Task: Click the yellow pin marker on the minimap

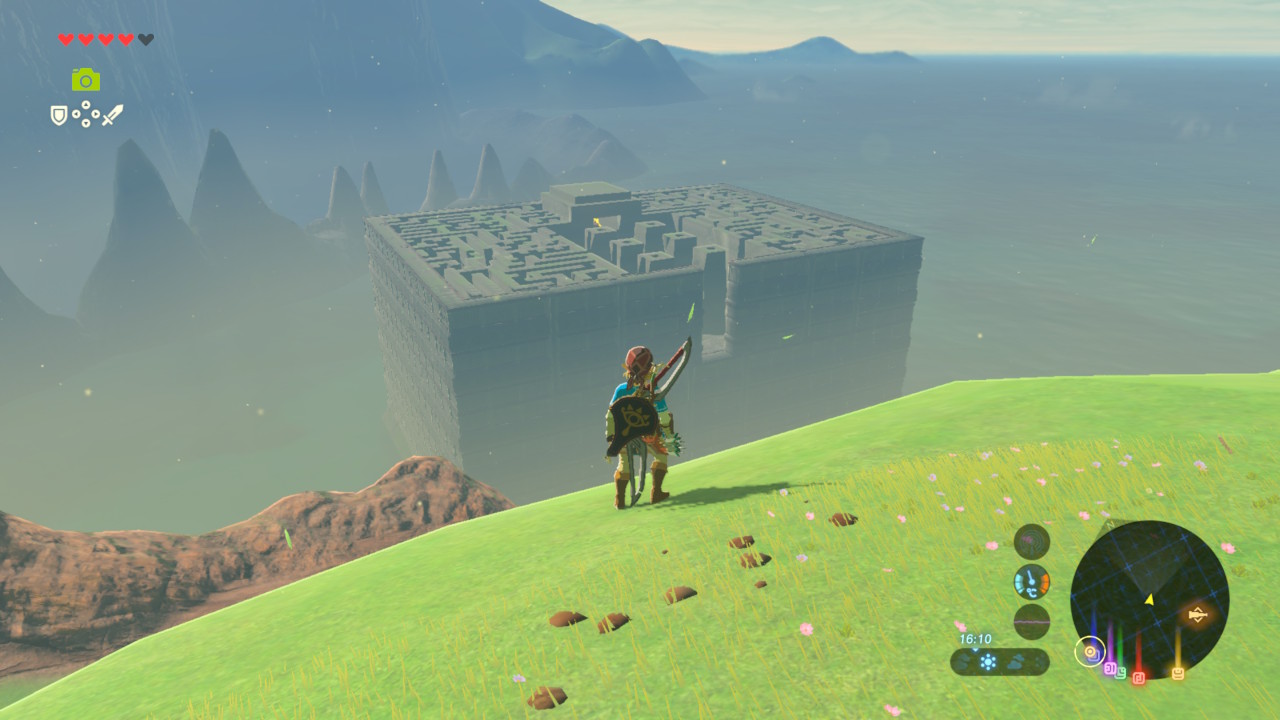Action: pos(1177,673)
